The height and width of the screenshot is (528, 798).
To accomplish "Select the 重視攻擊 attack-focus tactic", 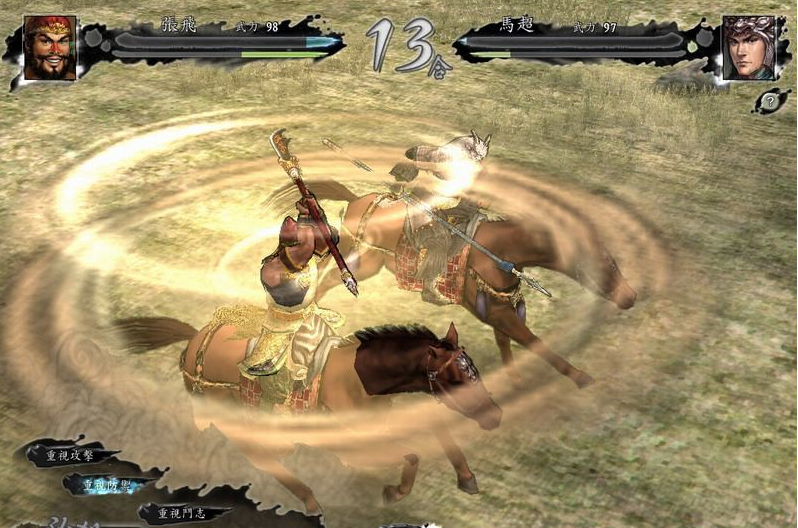I will (x=71, y=454).
